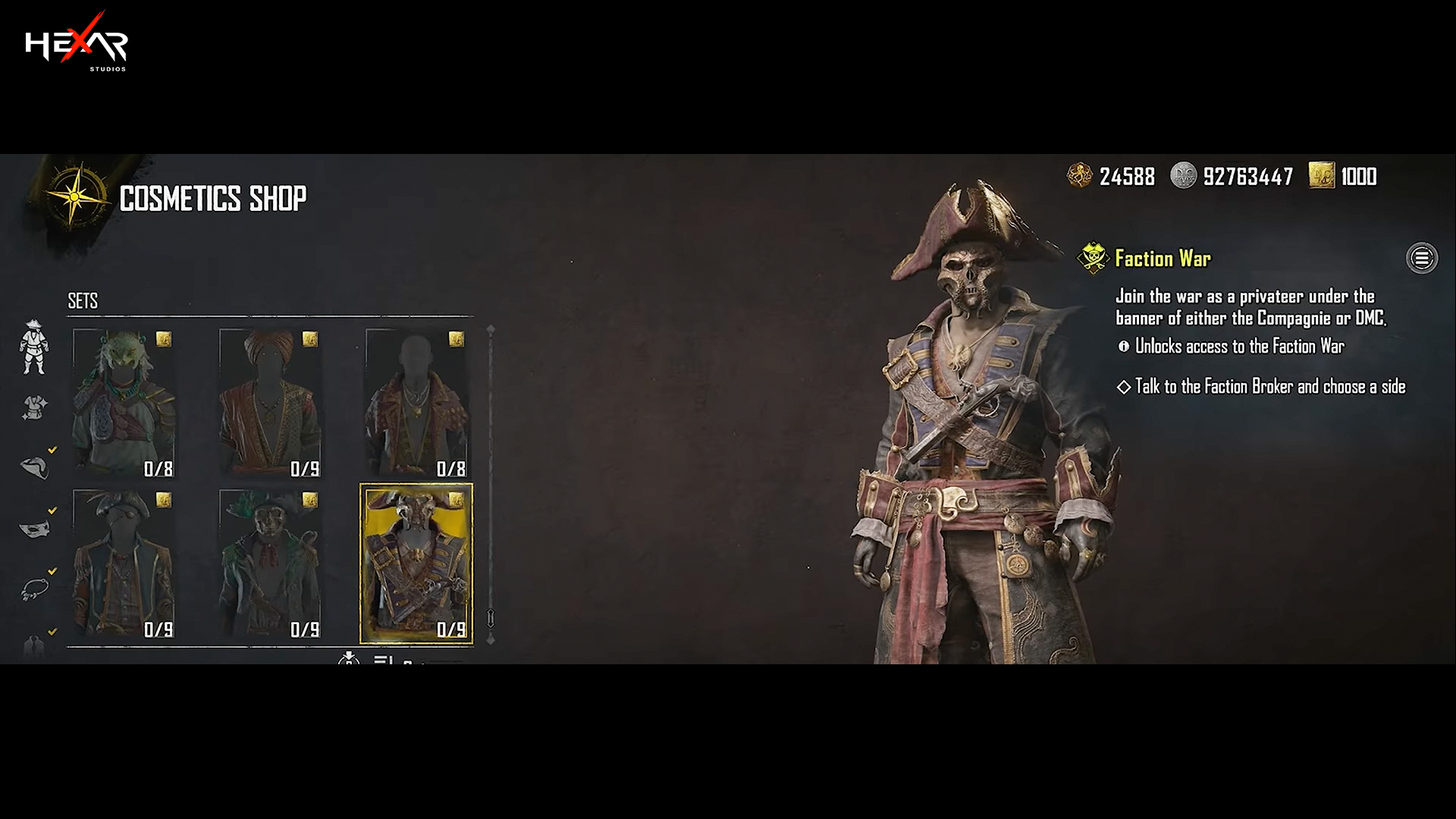1456x819 pixels.
Task: Choose the green feathered skull mask set
Action: 270,564
